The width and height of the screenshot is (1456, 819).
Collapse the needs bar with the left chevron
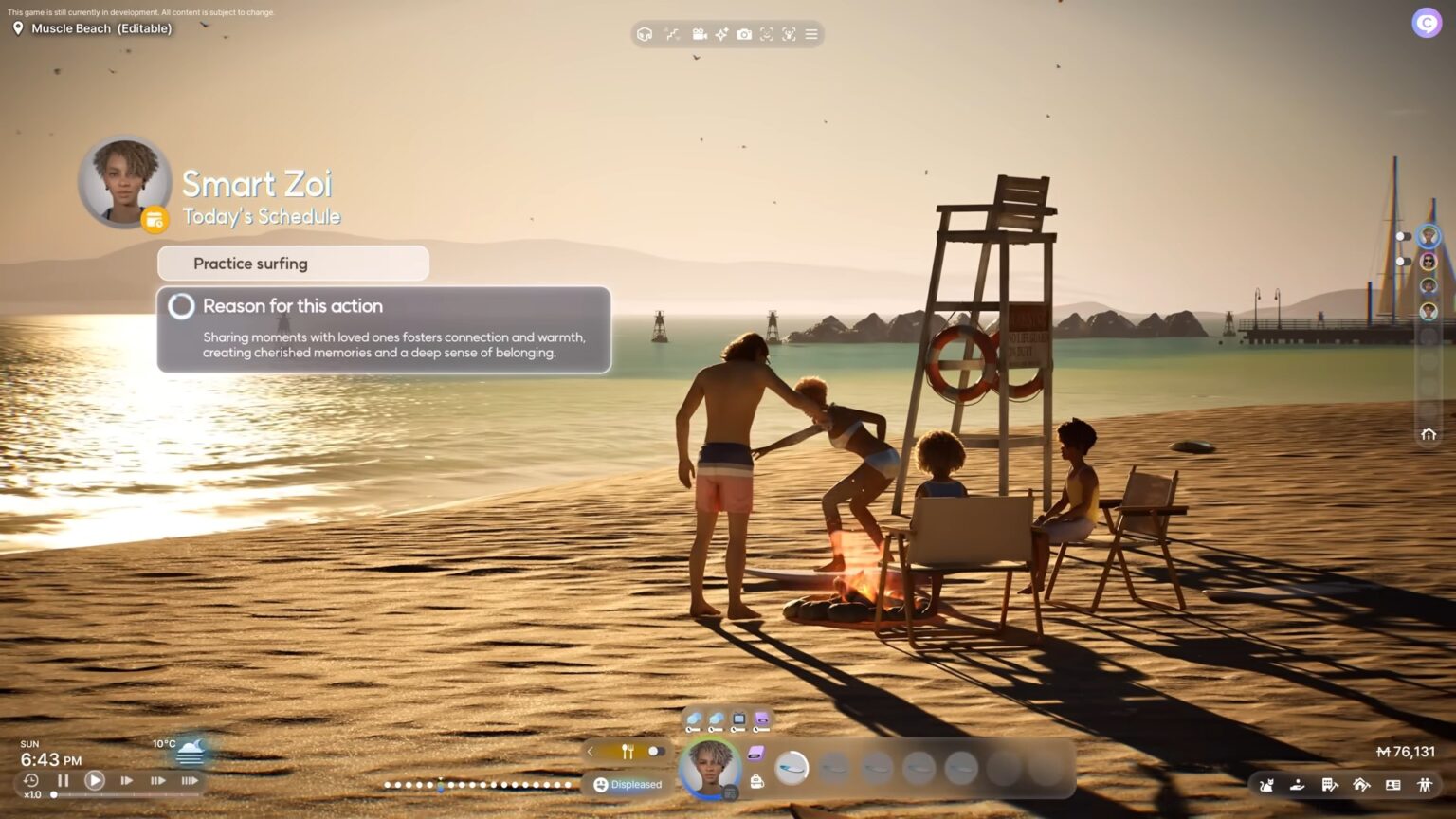(x=591, y=751)
